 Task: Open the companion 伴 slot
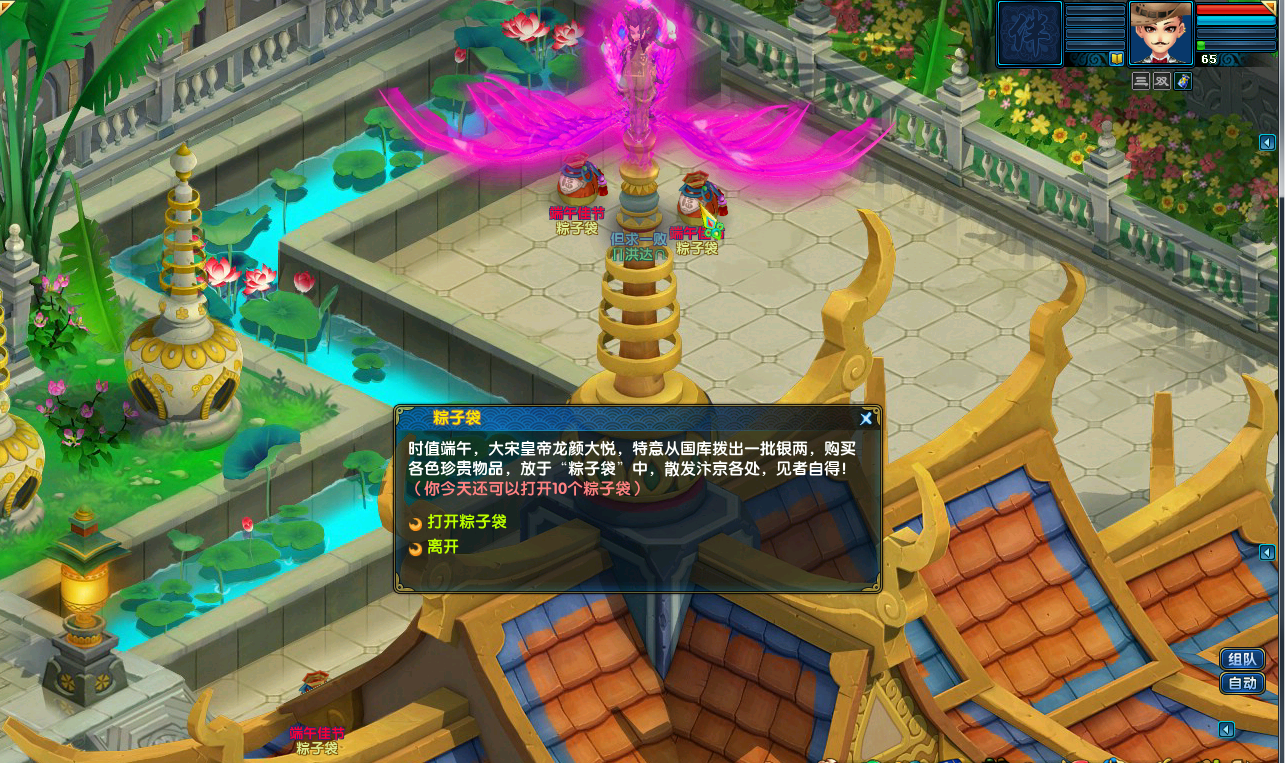click(x=1029, y=34)
